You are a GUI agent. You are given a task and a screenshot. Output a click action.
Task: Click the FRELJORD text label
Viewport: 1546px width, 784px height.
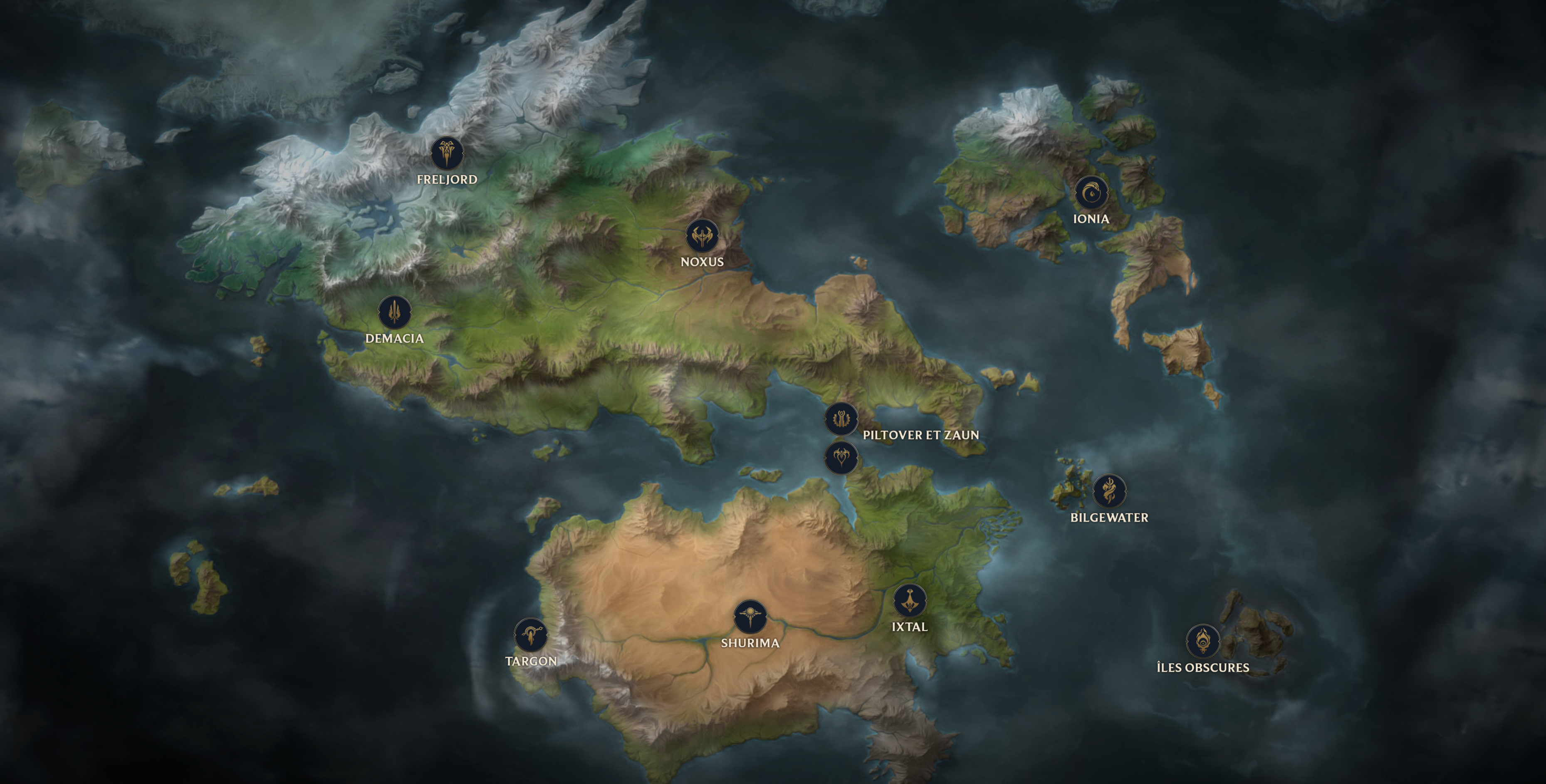(x=447, y=179)
